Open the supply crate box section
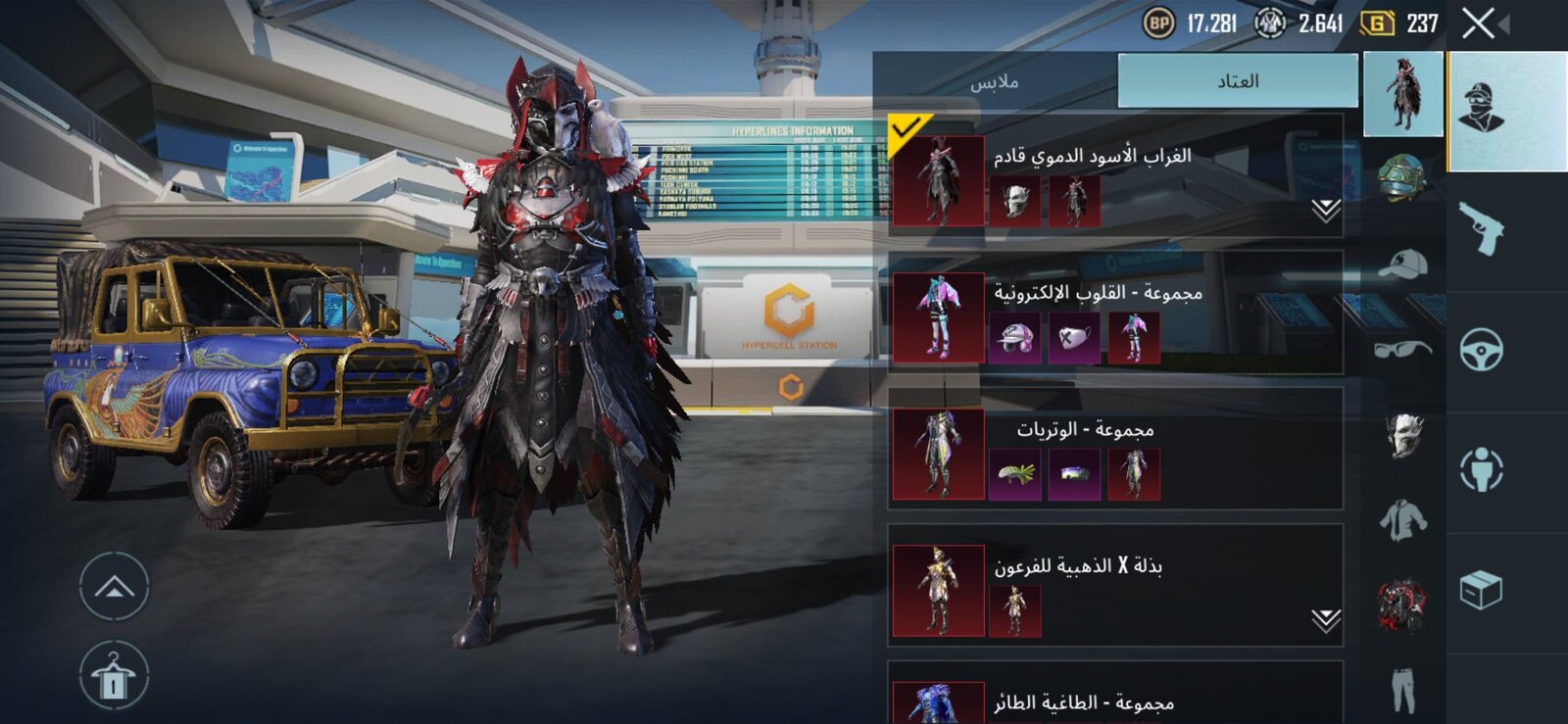The image size is (1568, 724). pos(1481,590)
